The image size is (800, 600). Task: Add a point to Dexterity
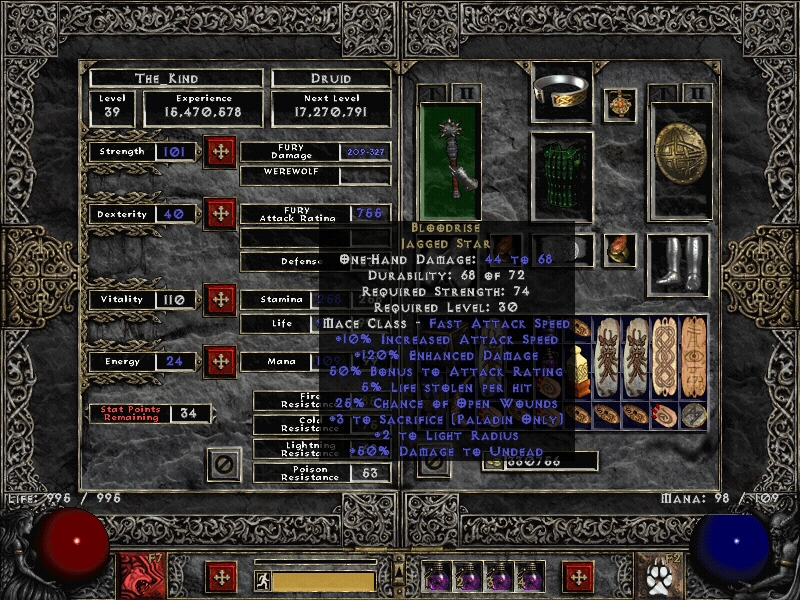coord(219,214)
